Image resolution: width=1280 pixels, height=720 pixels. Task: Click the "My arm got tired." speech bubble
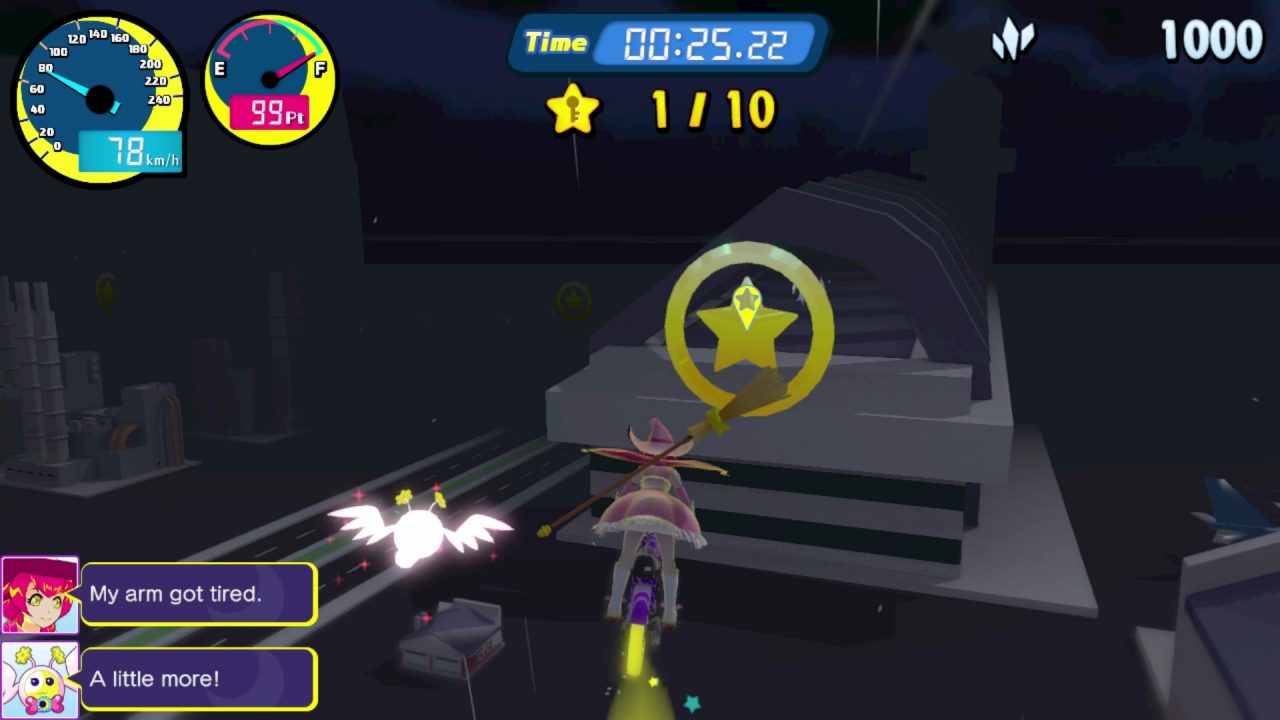click(x=199, y=594)
